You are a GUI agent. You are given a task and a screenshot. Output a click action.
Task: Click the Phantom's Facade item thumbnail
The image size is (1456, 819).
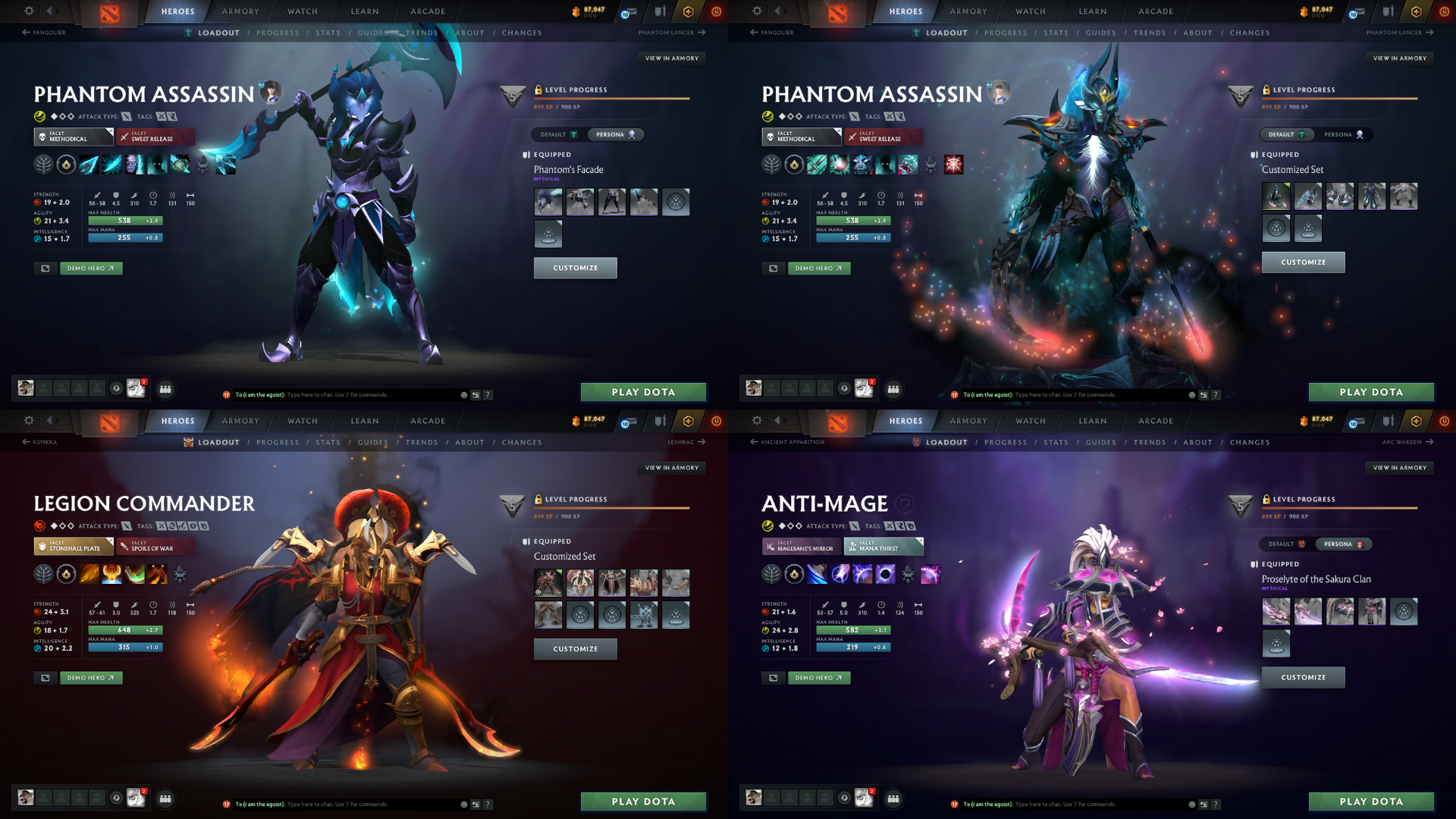[548, 202]
